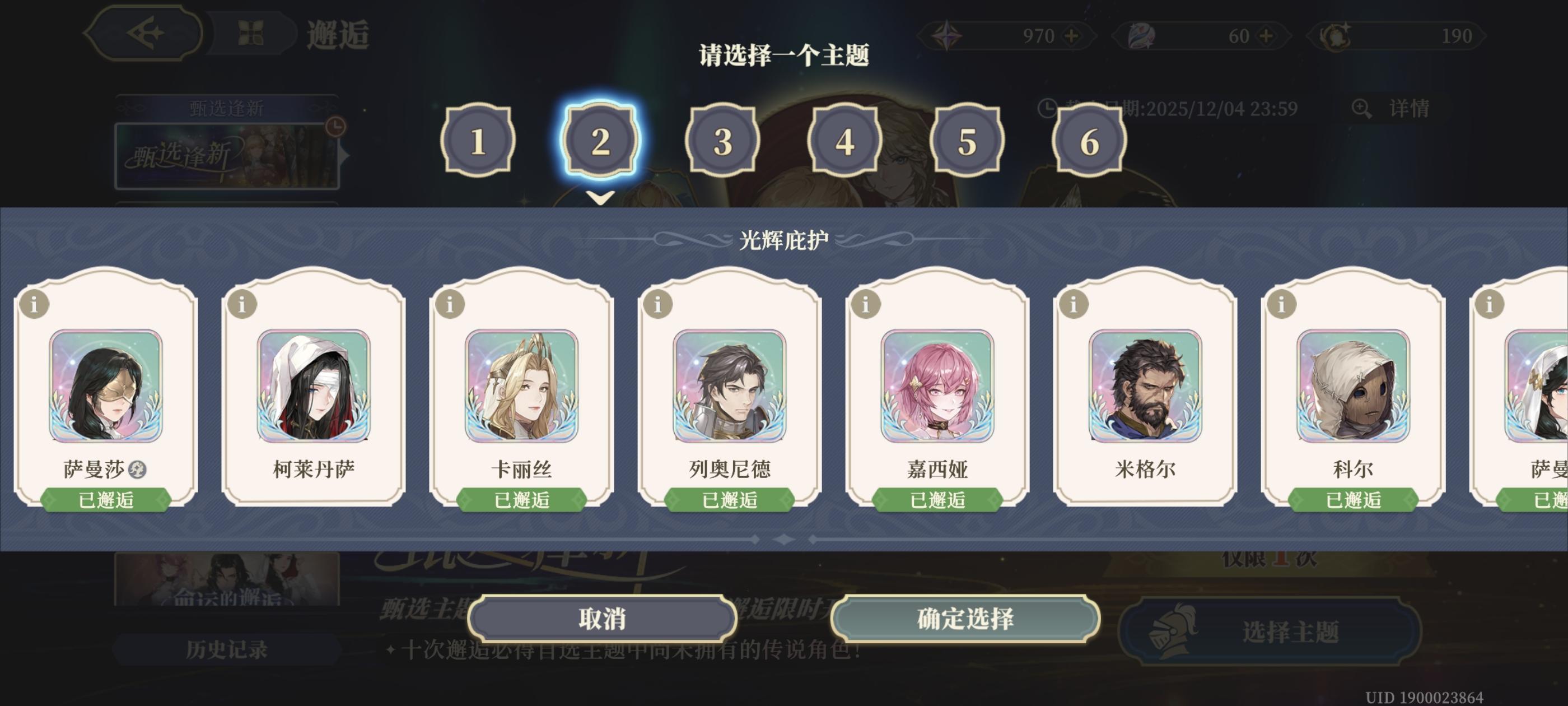Screen dimensions: 1568x706
Task: Open info icon on 萨曼莎 card
Action: point(35,304)
